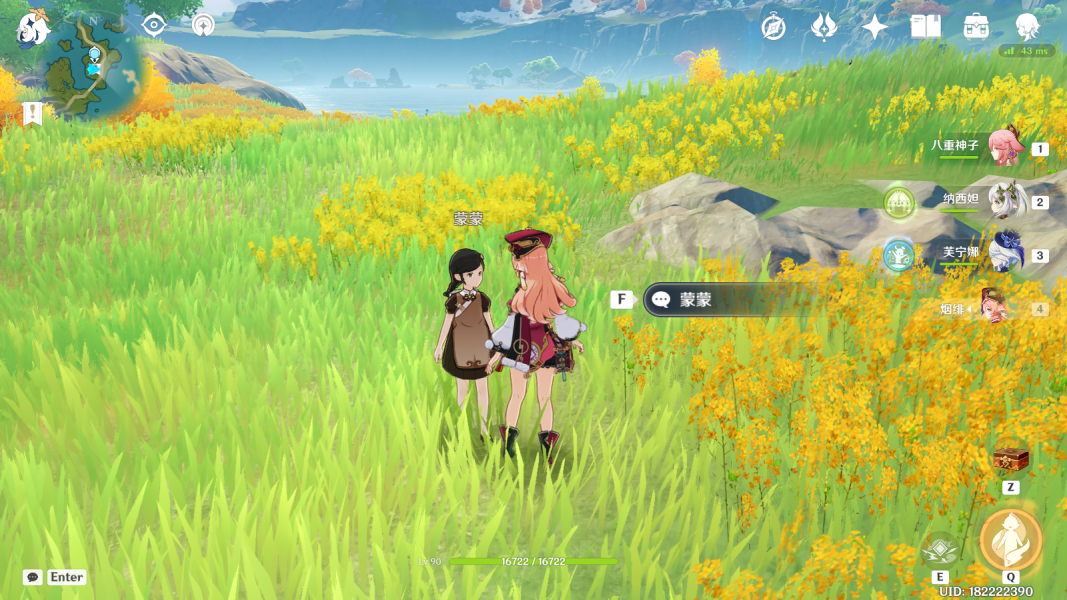Open the four-pointed star wish icon
This screenshot has height=600, width=1067.
875,27
